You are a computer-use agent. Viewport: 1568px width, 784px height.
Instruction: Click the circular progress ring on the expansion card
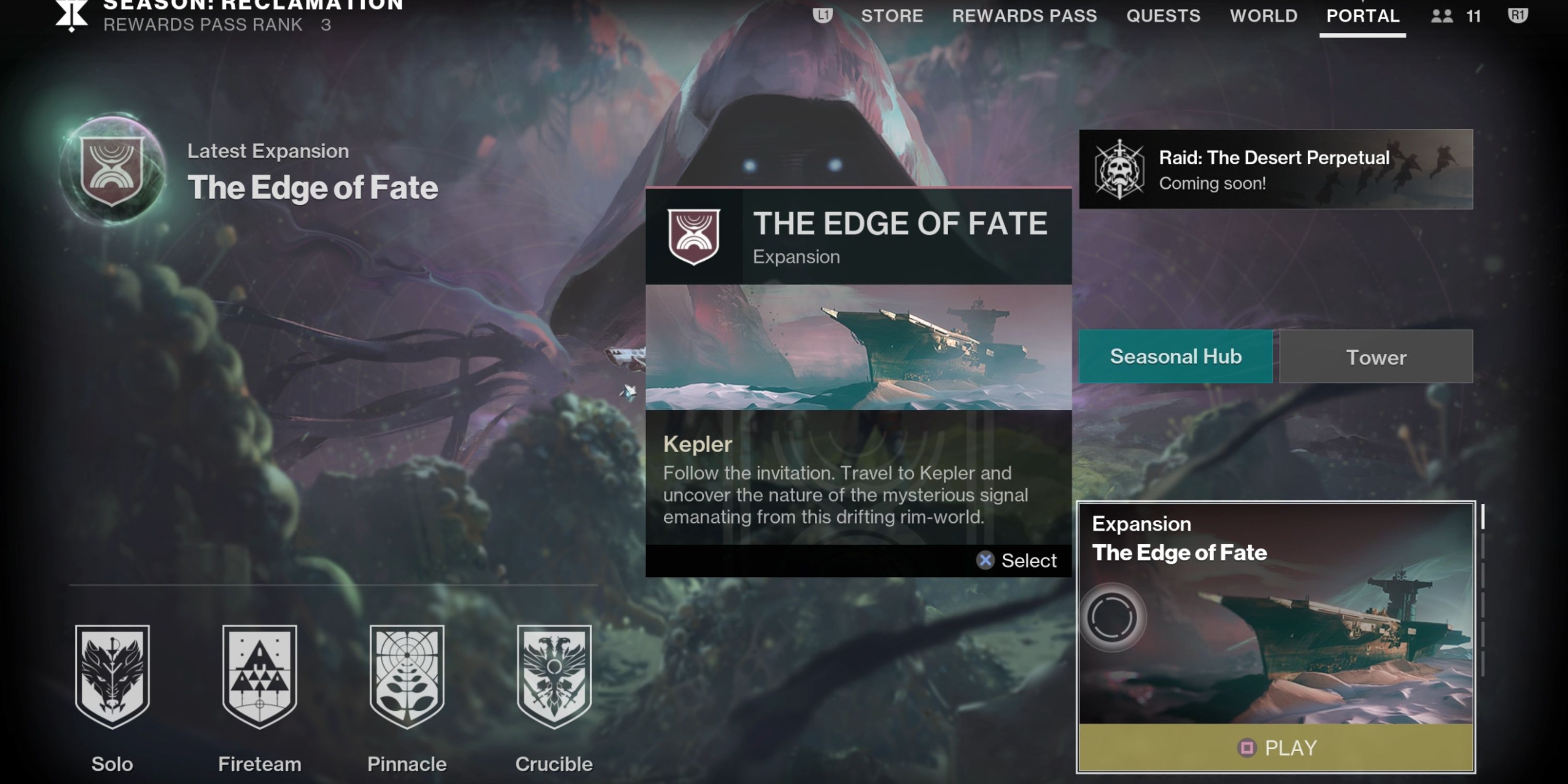pos(1112,617)
